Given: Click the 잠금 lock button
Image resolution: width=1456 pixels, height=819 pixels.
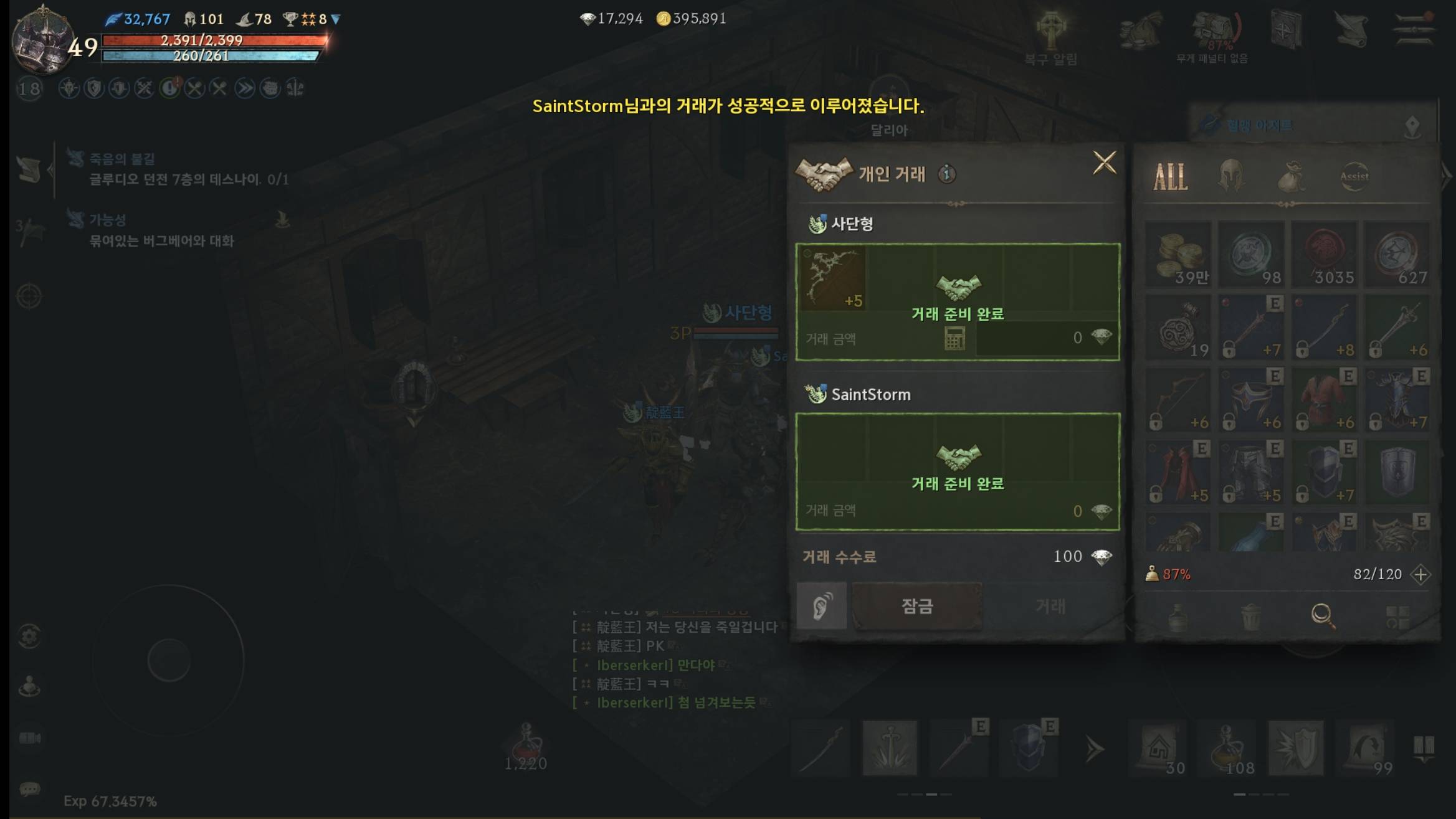Looking at the screenshot, I should point(916,606).
